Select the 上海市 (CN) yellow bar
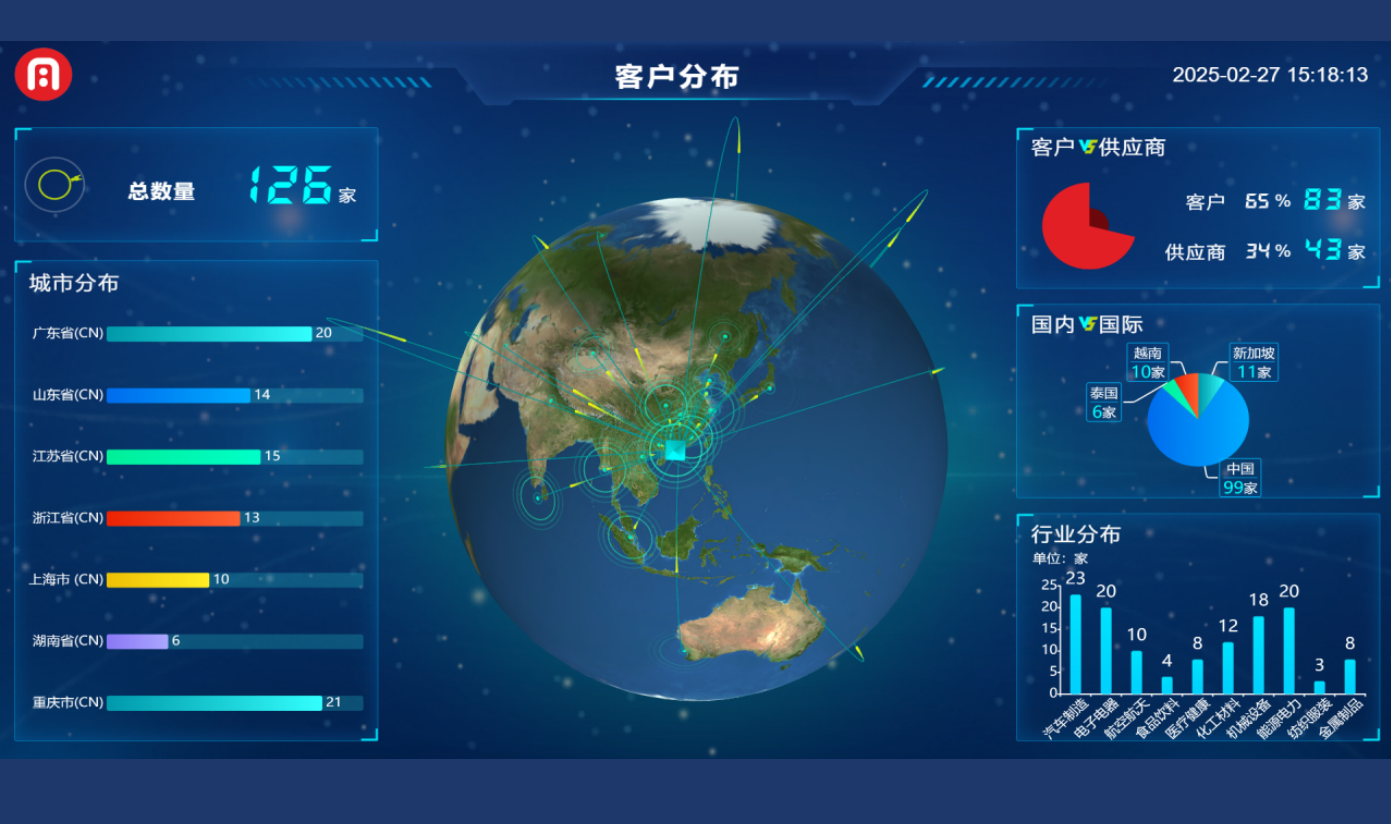The image size is (1391, 824). click(x=158, y=580)
